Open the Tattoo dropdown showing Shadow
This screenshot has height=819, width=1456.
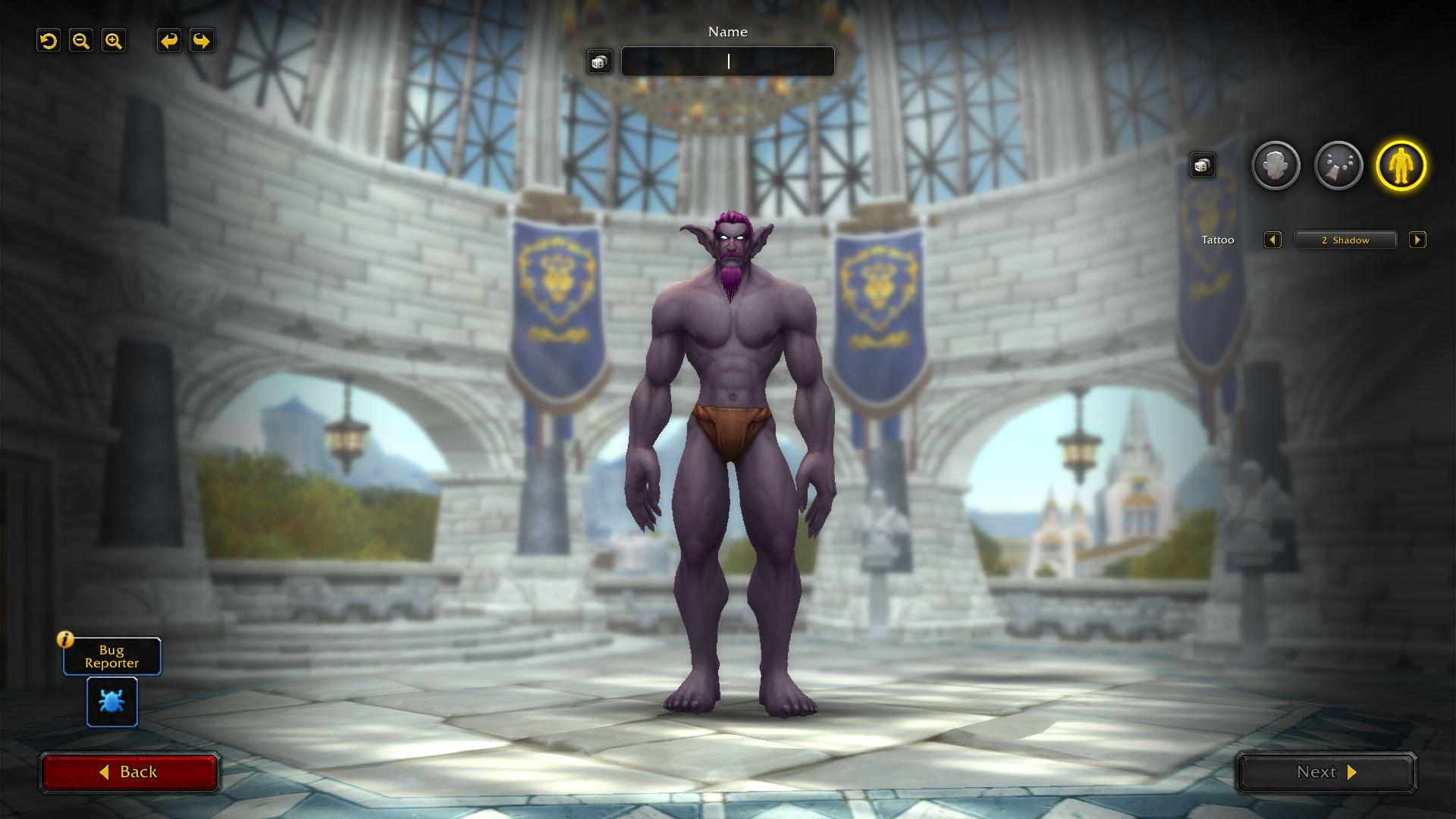click(x=1345, y=240)
